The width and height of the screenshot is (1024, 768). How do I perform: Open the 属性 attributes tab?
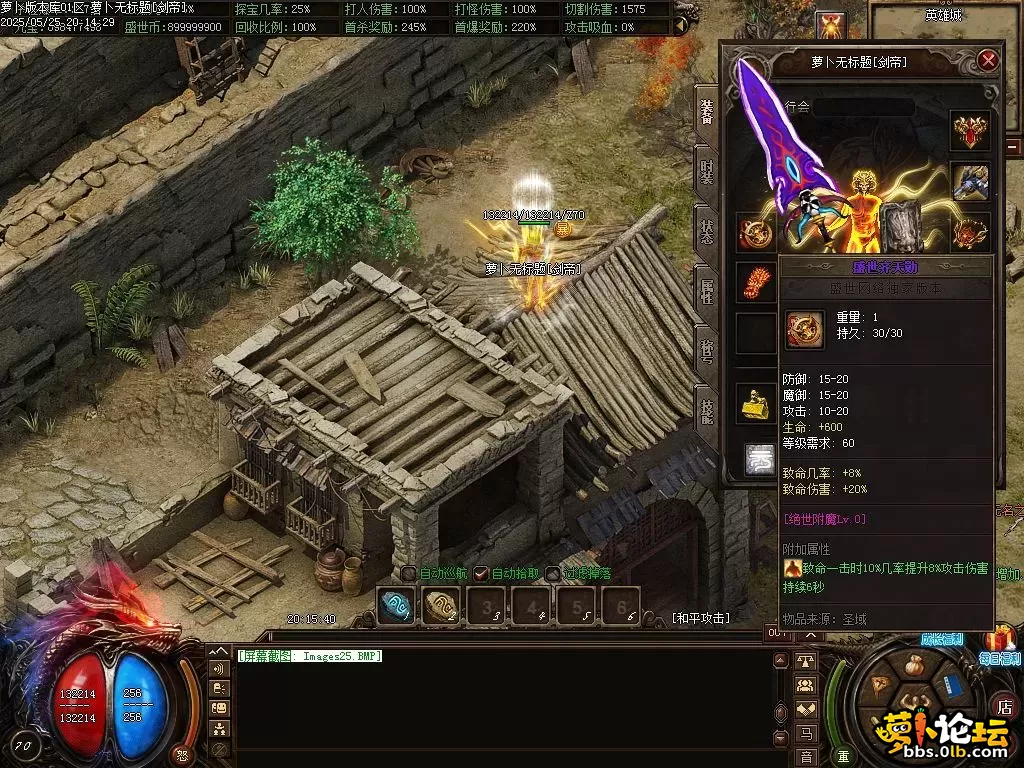[x=707, y=294]
